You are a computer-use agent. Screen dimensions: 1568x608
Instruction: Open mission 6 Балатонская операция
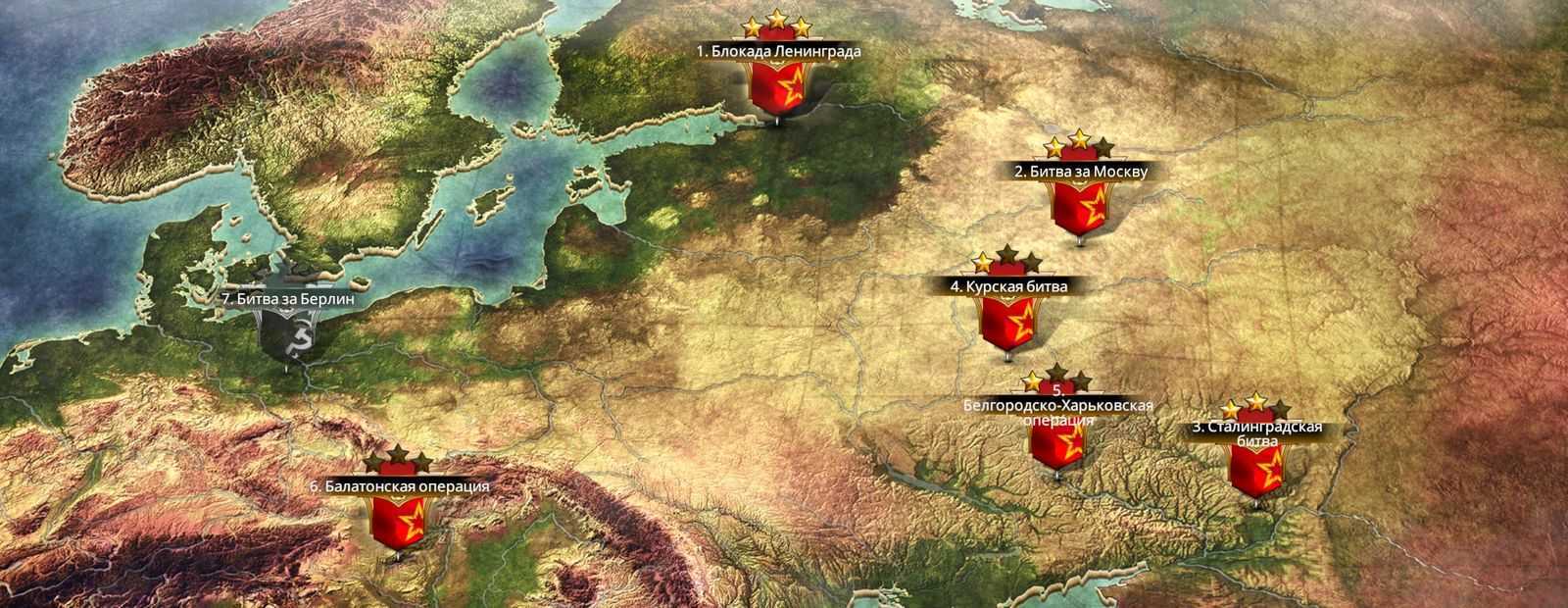coord(398,522)
